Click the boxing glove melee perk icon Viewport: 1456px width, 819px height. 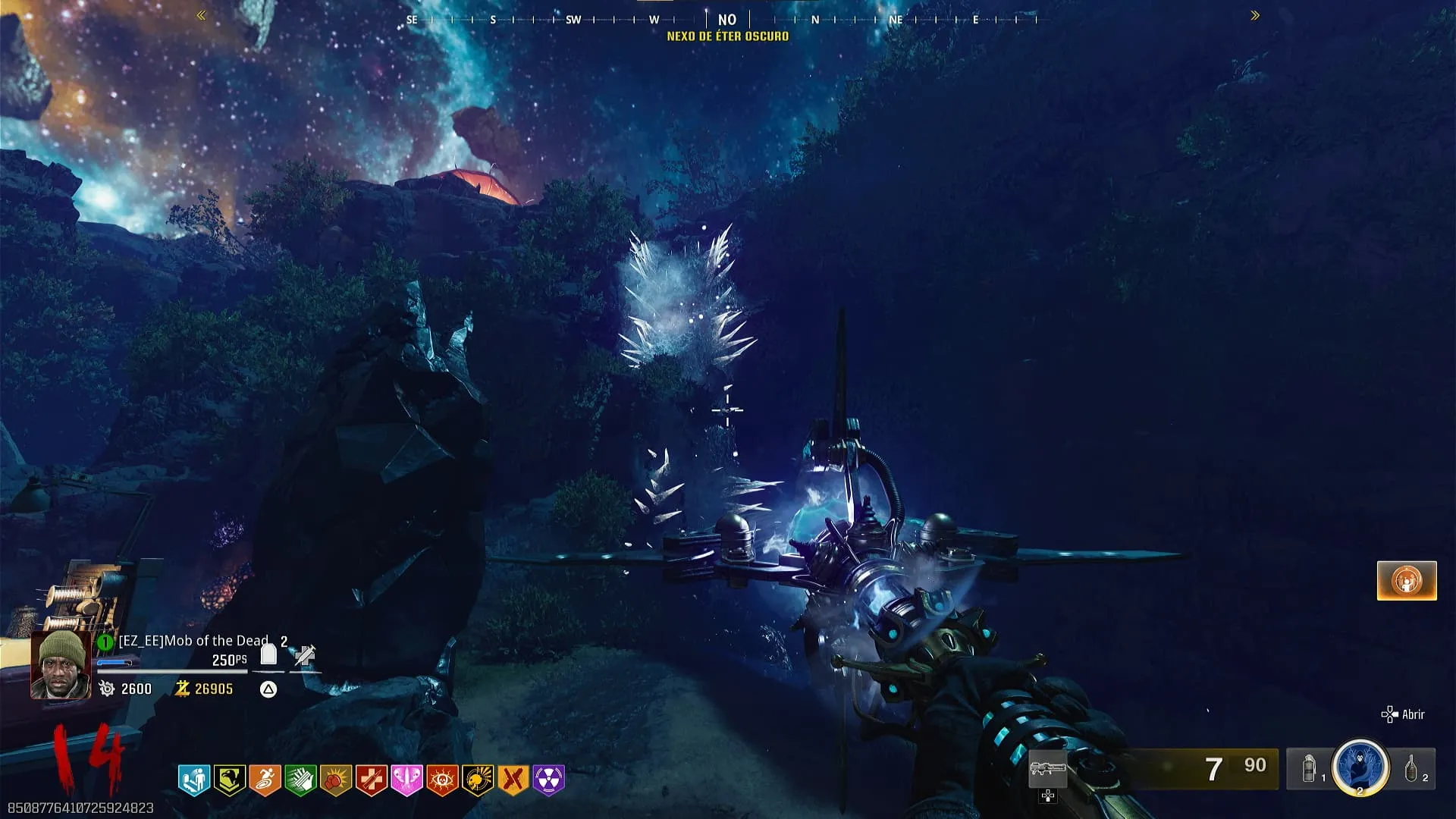pos(336,780)
